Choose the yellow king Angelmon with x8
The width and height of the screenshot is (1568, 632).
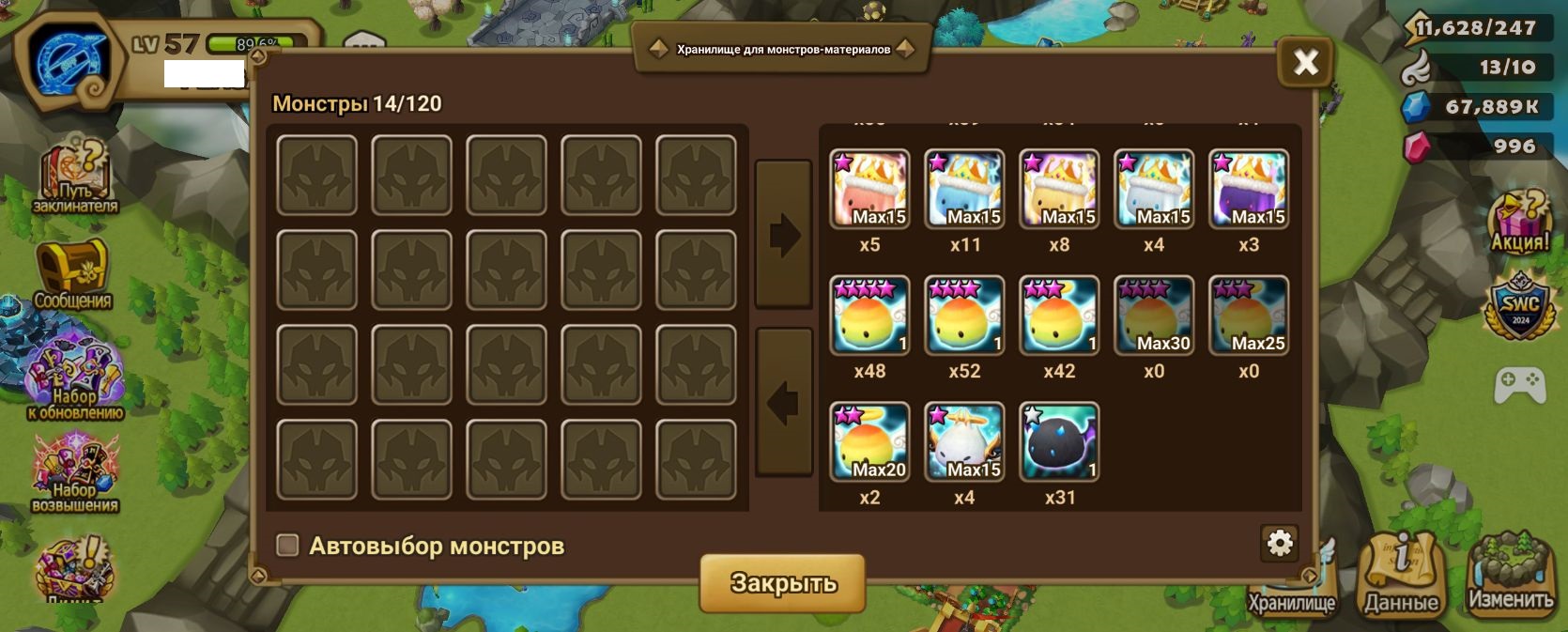pos(1059,189)
